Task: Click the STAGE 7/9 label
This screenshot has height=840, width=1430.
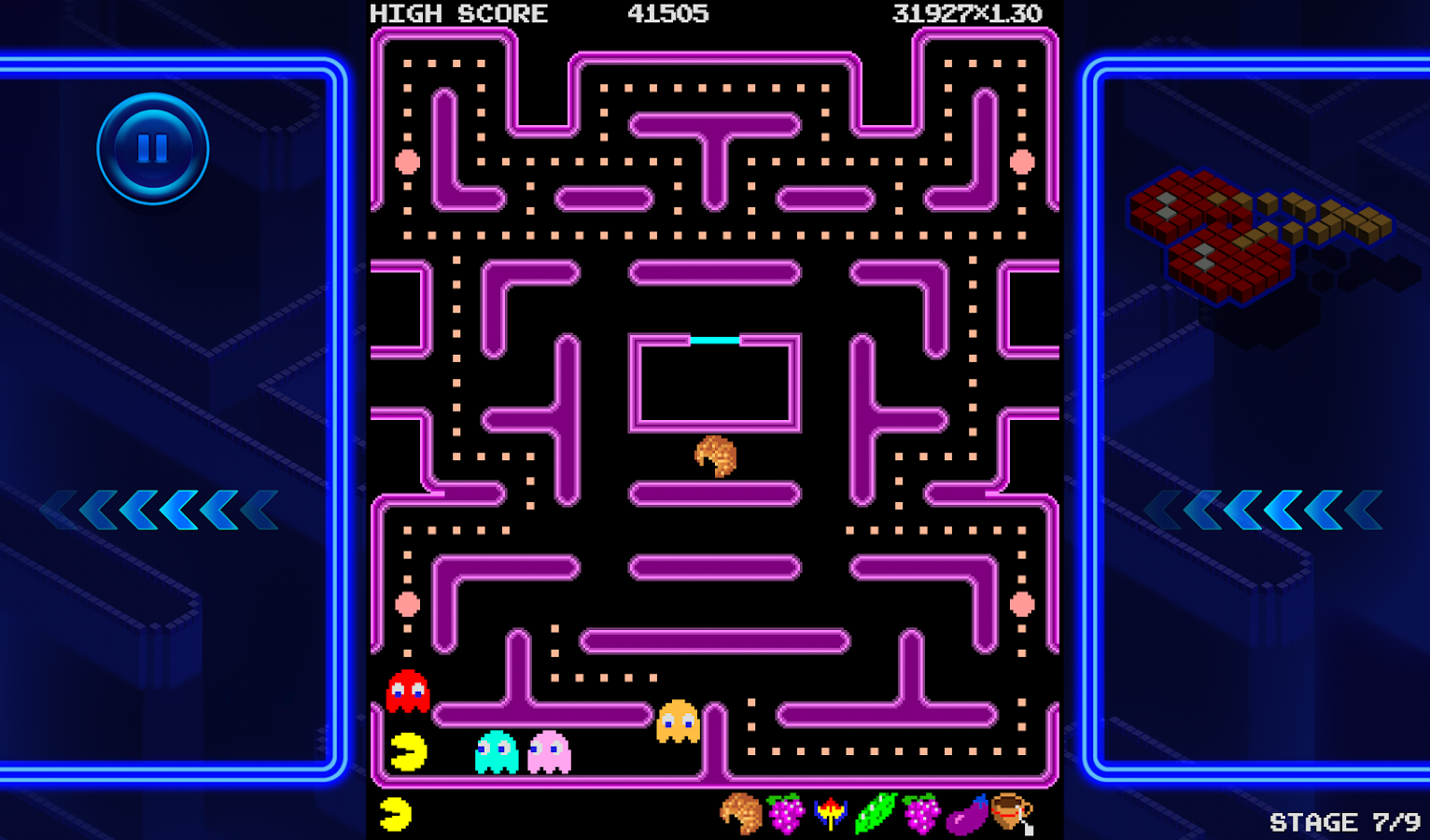Action: click(x=1347, y=820)
